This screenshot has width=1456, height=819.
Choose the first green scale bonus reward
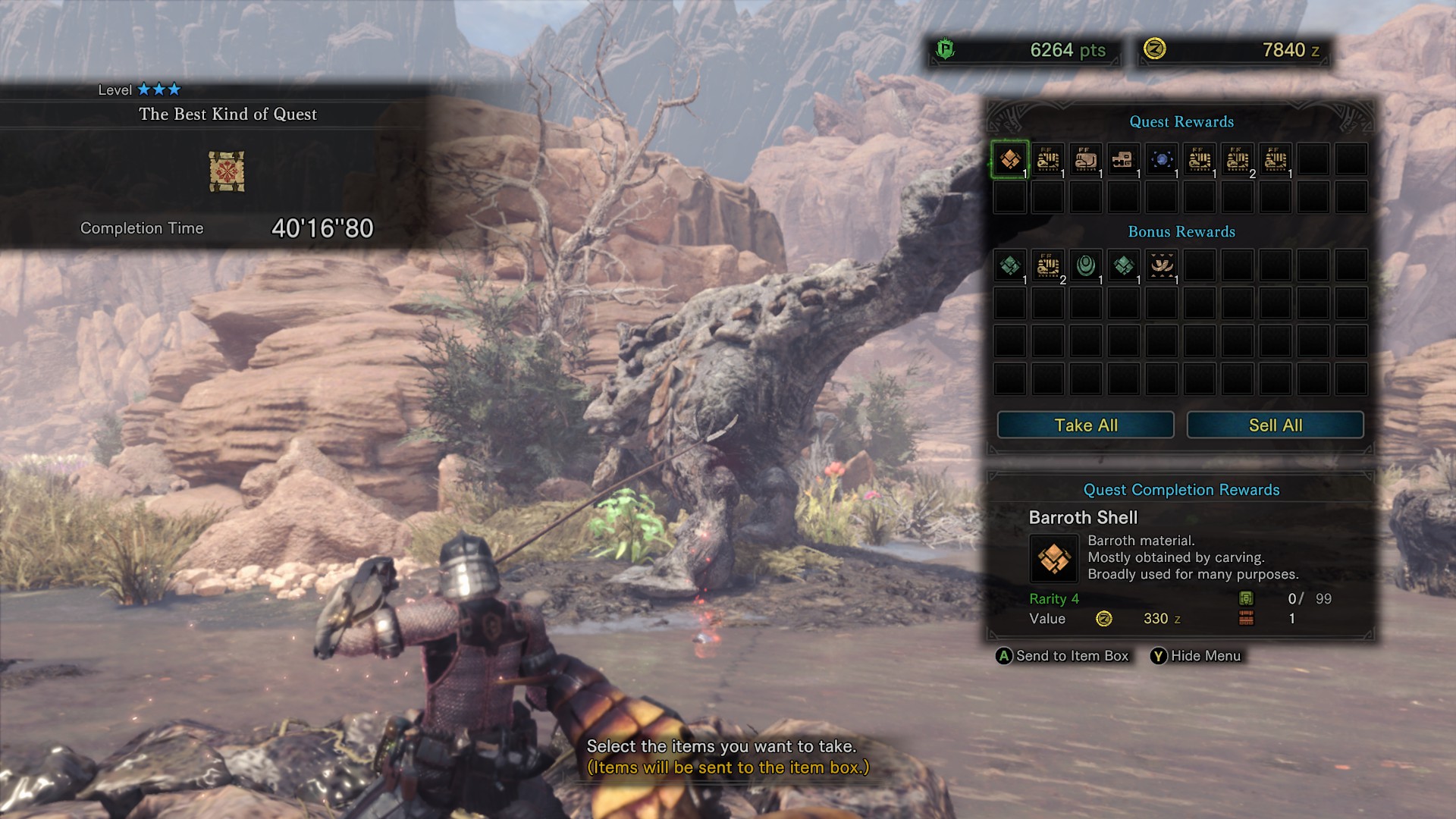click(x=1009, y=266)
